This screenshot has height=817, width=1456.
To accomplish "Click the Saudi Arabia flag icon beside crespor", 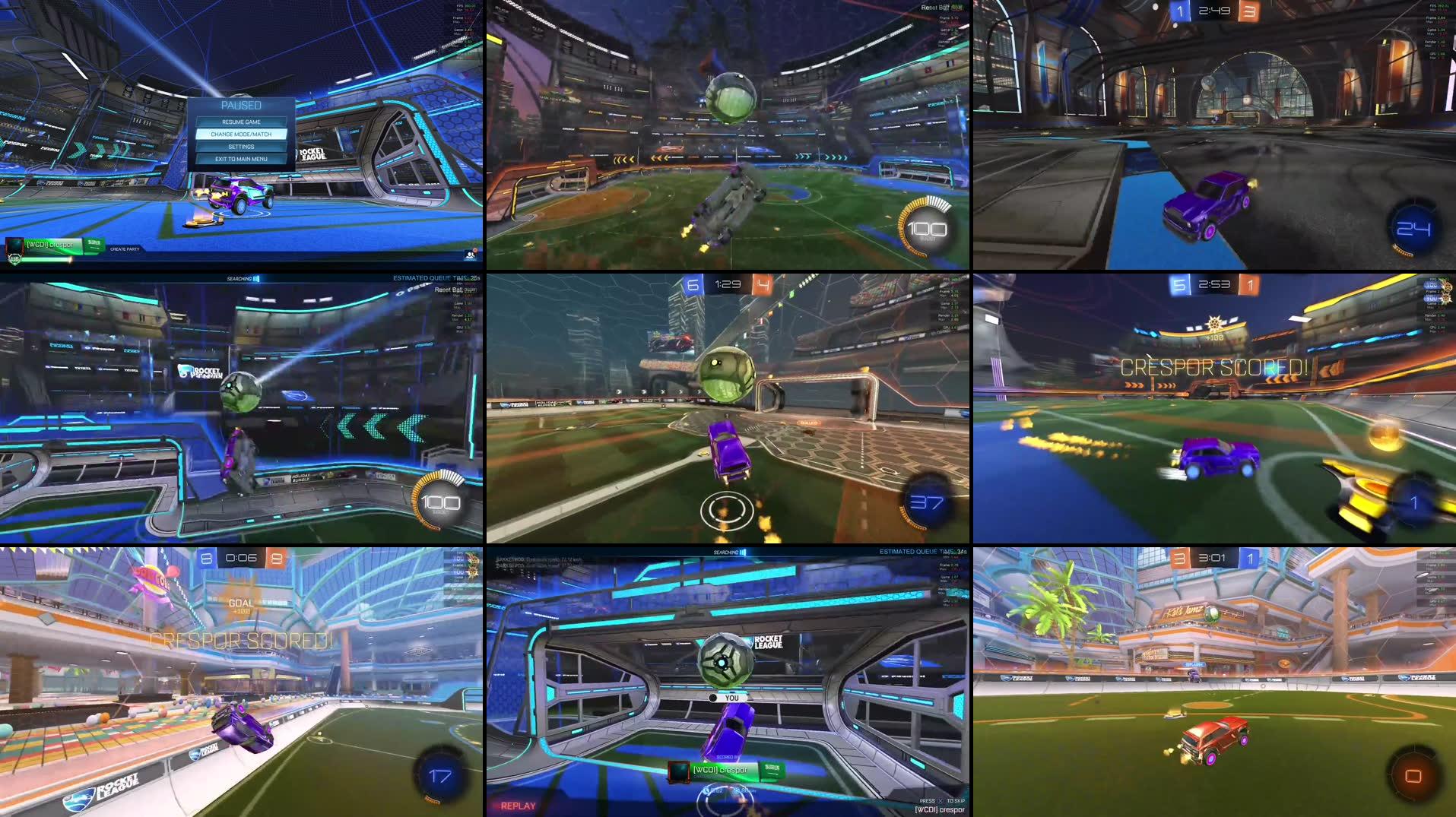I will 94,245.
